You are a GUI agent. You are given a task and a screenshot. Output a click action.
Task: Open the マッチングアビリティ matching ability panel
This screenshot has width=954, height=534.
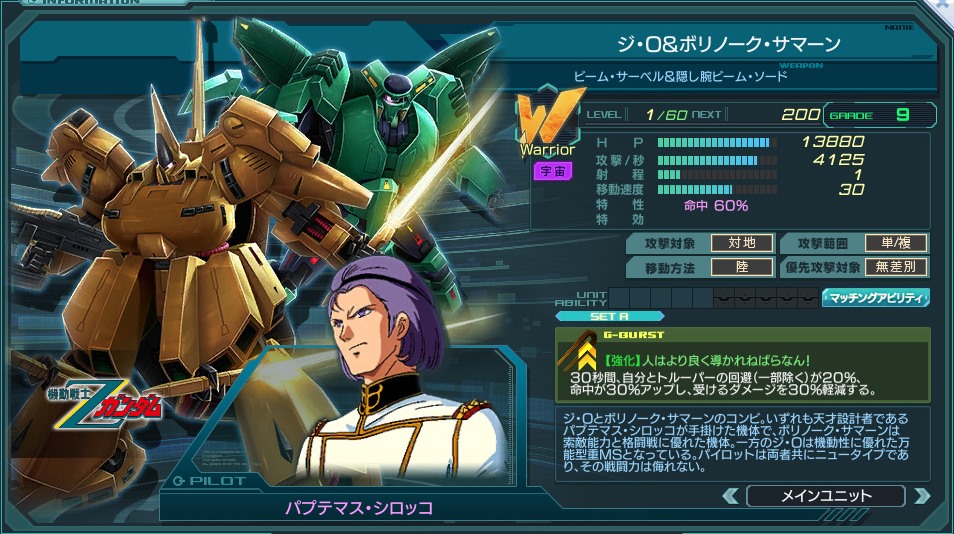(875, 297)
